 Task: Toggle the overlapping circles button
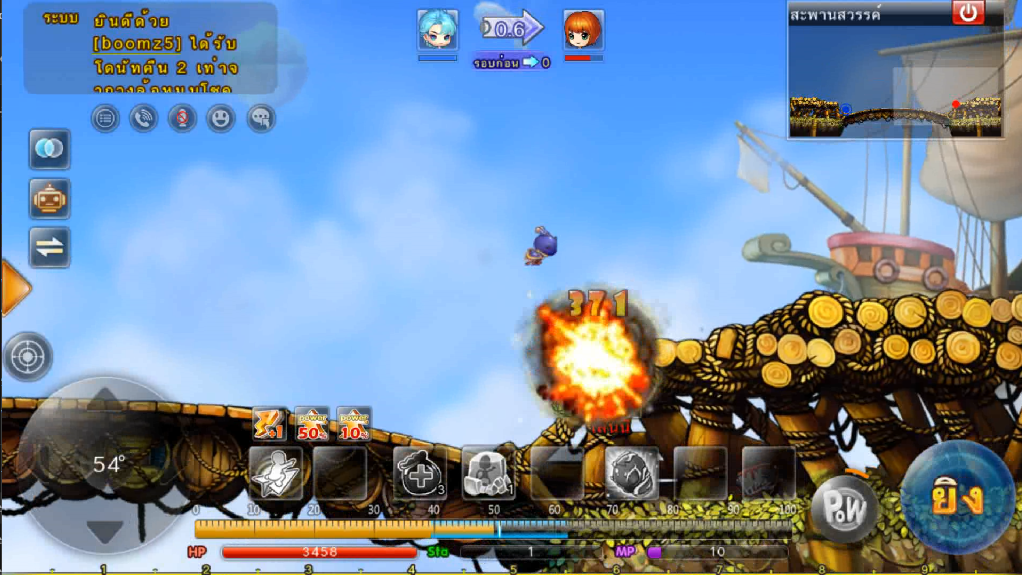(x=49, y=149)
